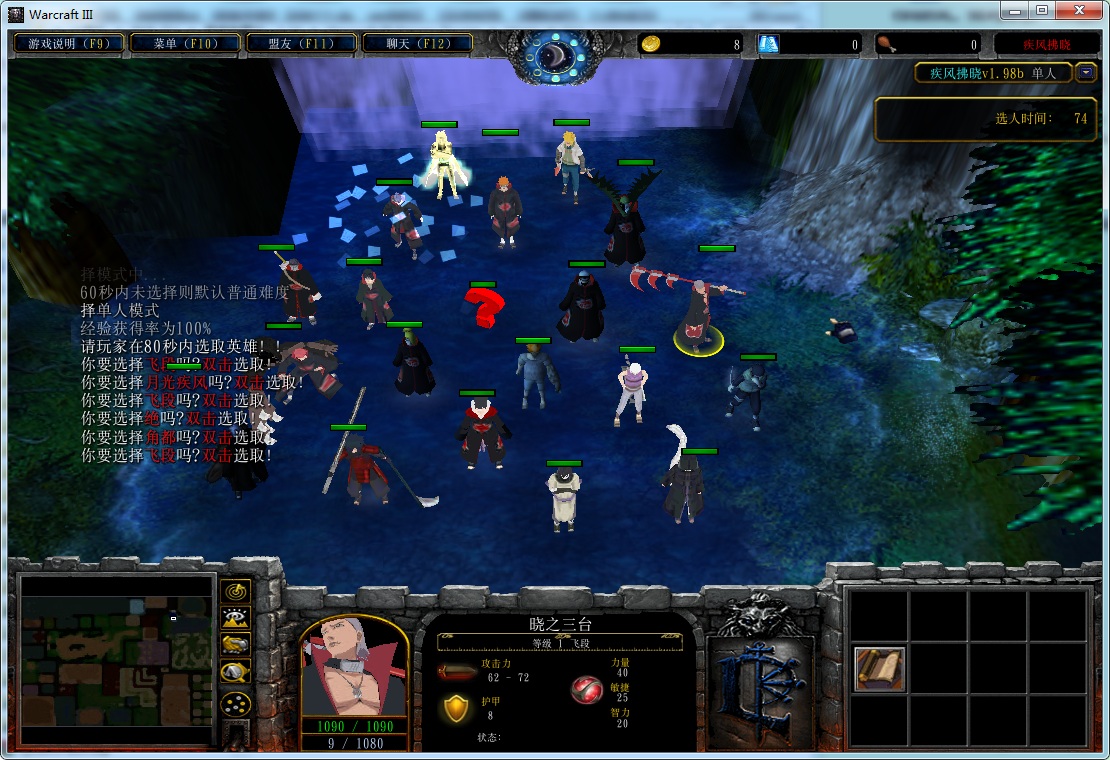The height and width of the screenshot is (760, 1110).
Task: Activate the minimap signal ping button
Action: pos(235,592)
